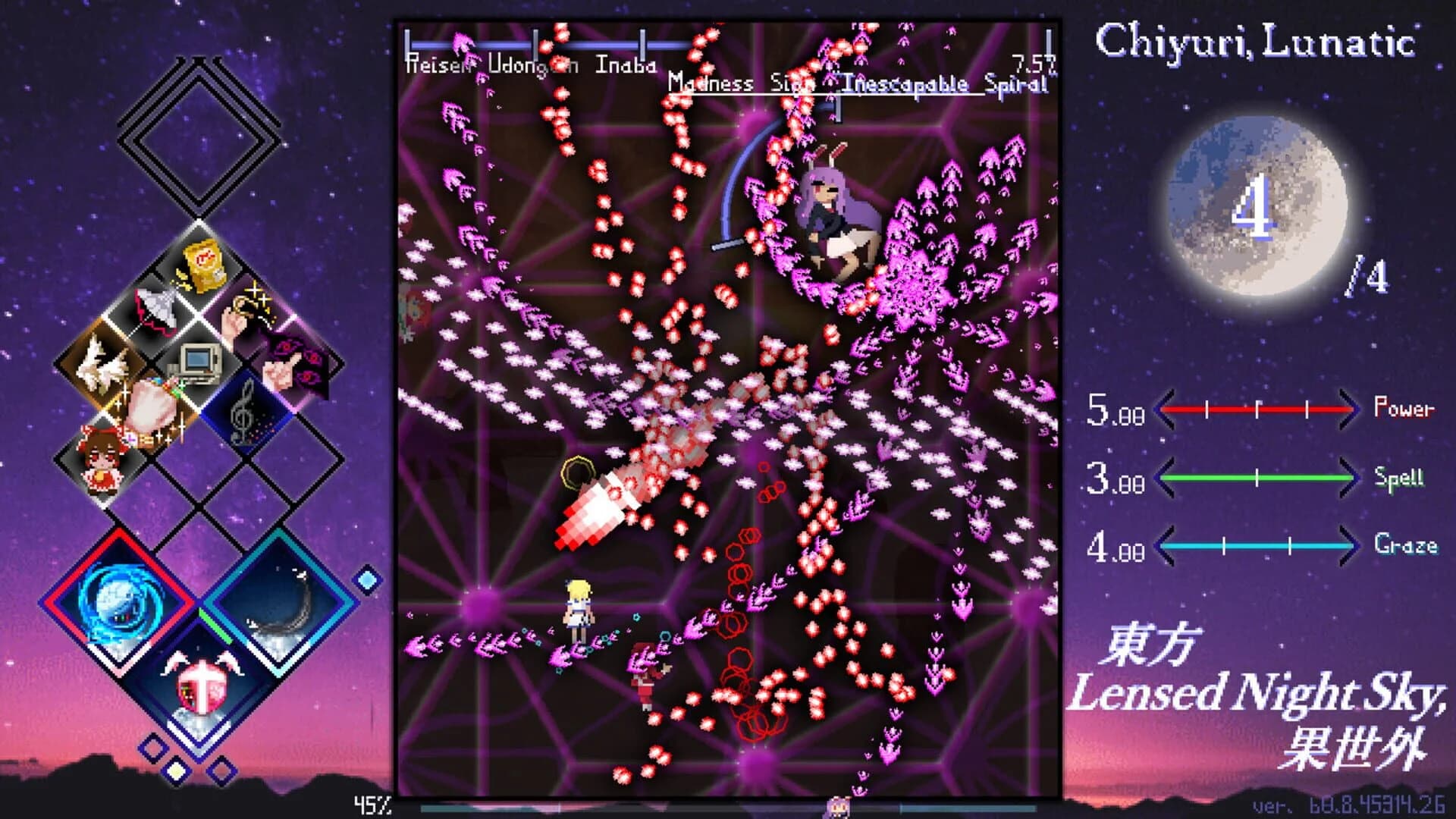Click the Reisen Udongein Inaba boss nameplate
This screenshot has height=819, width=1456.
531,64
